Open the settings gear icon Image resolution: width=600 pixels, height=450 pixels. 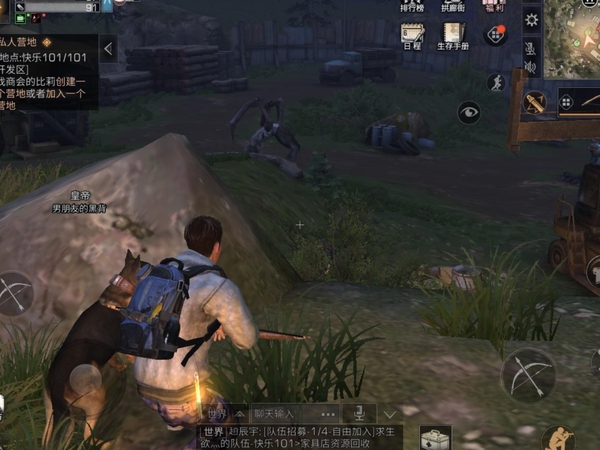(531, 20)
